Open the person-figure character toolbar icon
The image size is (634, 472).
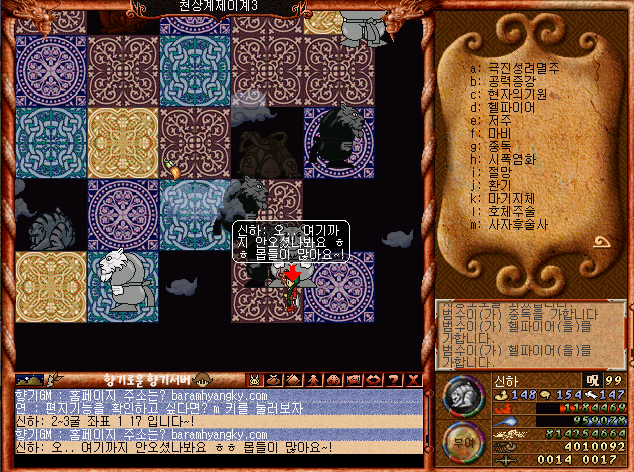[x=314, y=379]
